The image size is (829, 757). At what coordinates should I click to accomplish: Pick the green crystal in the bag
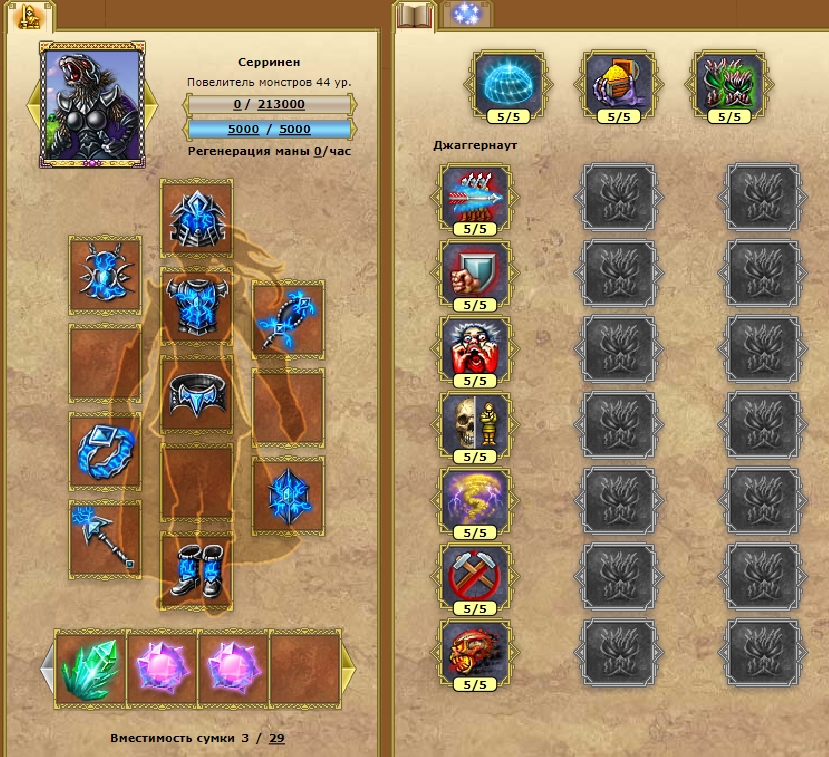(91, 665)
